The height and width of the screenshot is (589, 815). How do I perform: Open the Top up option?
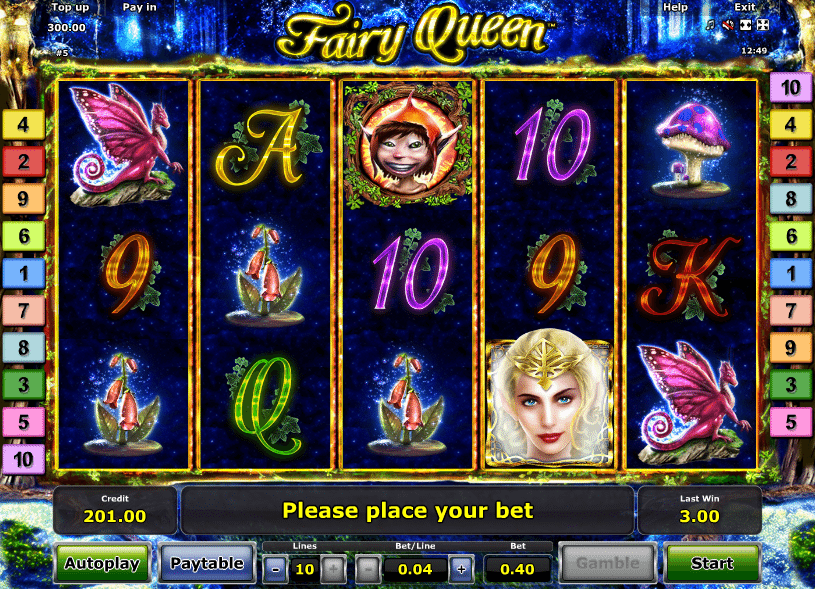click(x=70, y=7)
